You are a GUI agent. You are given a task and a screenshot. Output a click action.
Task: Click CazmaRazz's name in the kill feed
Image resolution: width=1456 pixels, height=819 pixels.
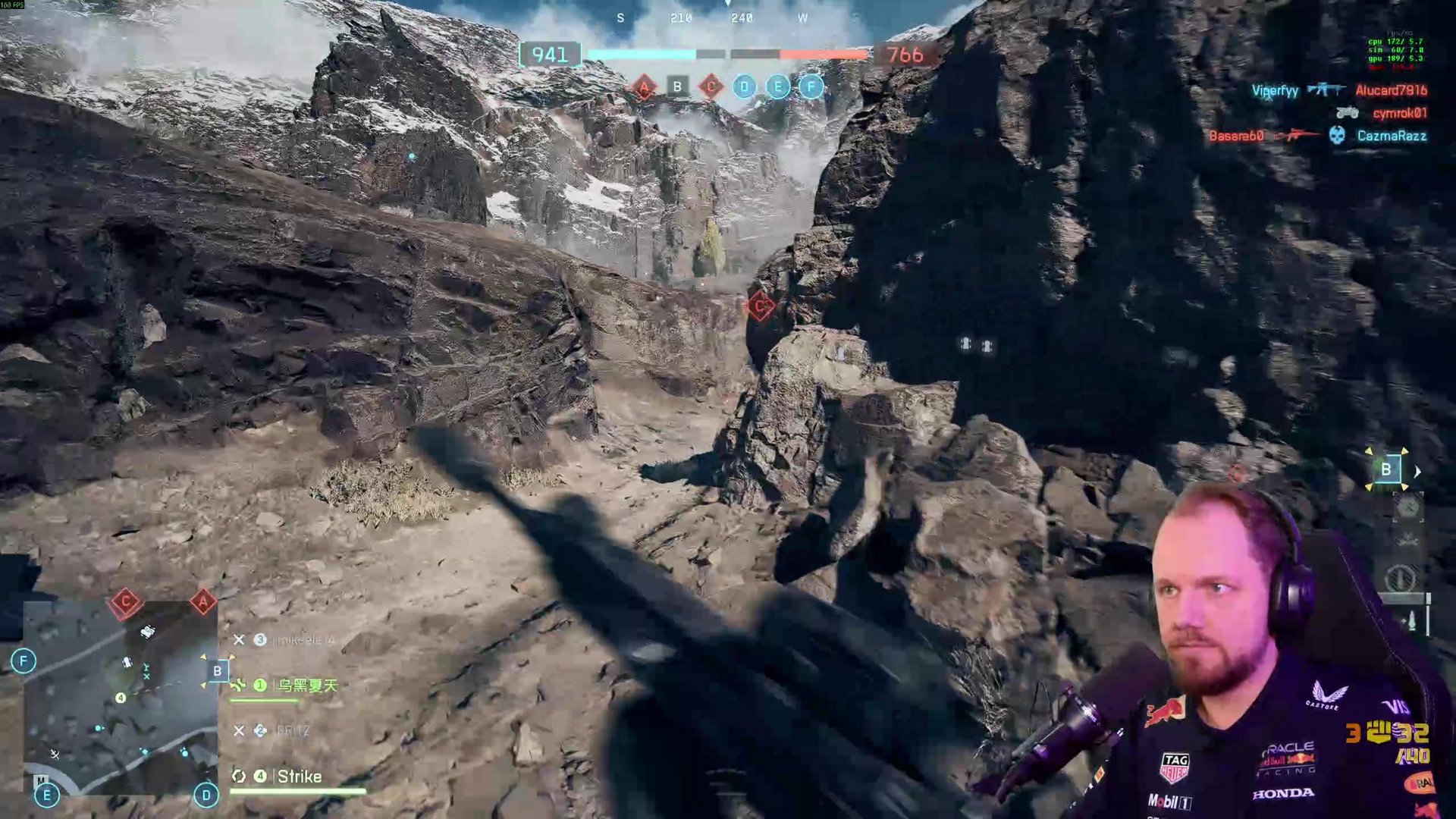(1392, 136)
